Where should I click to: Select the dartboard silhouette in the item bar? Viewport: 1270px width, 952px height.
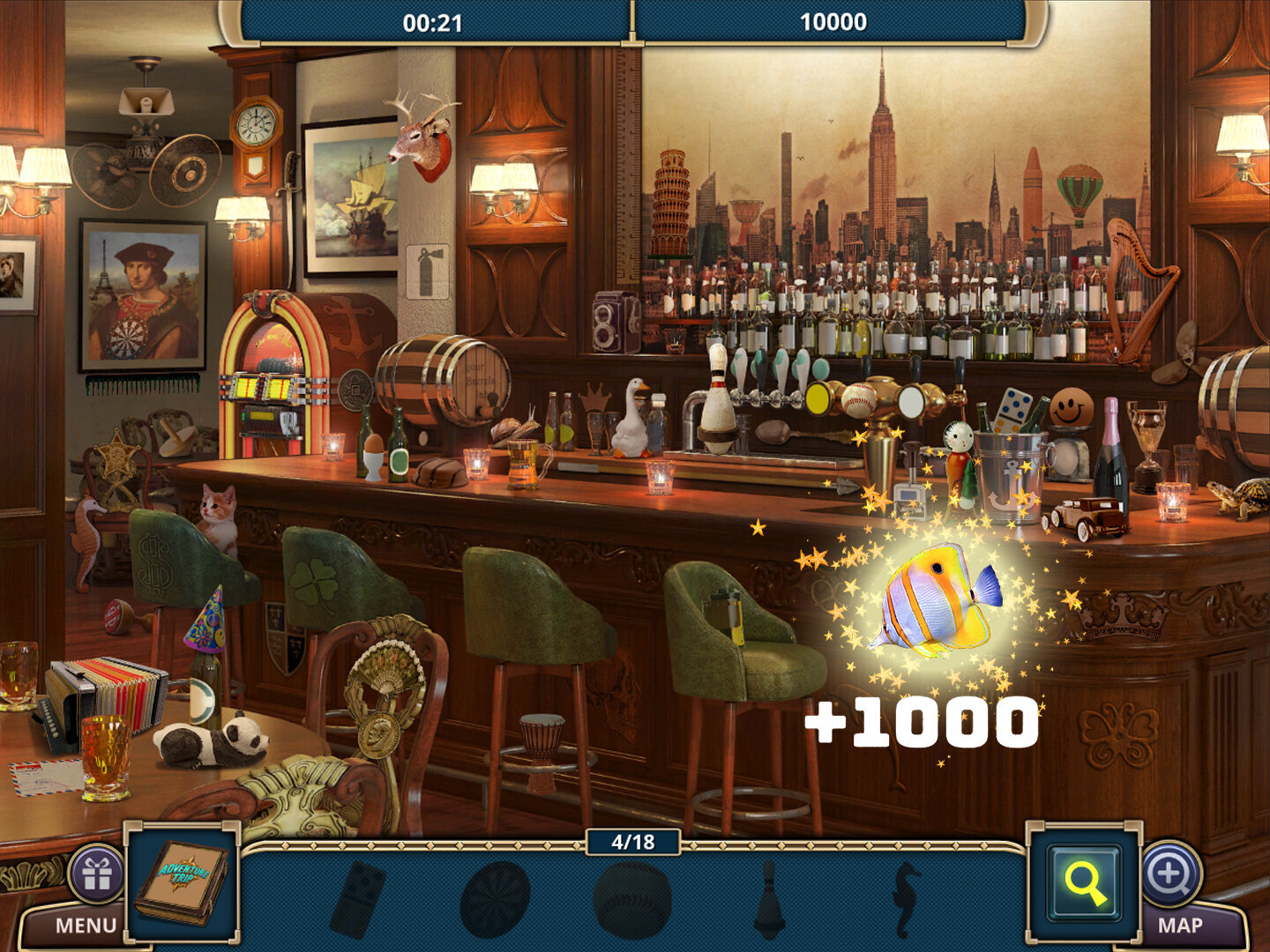(x=495, y=900)
